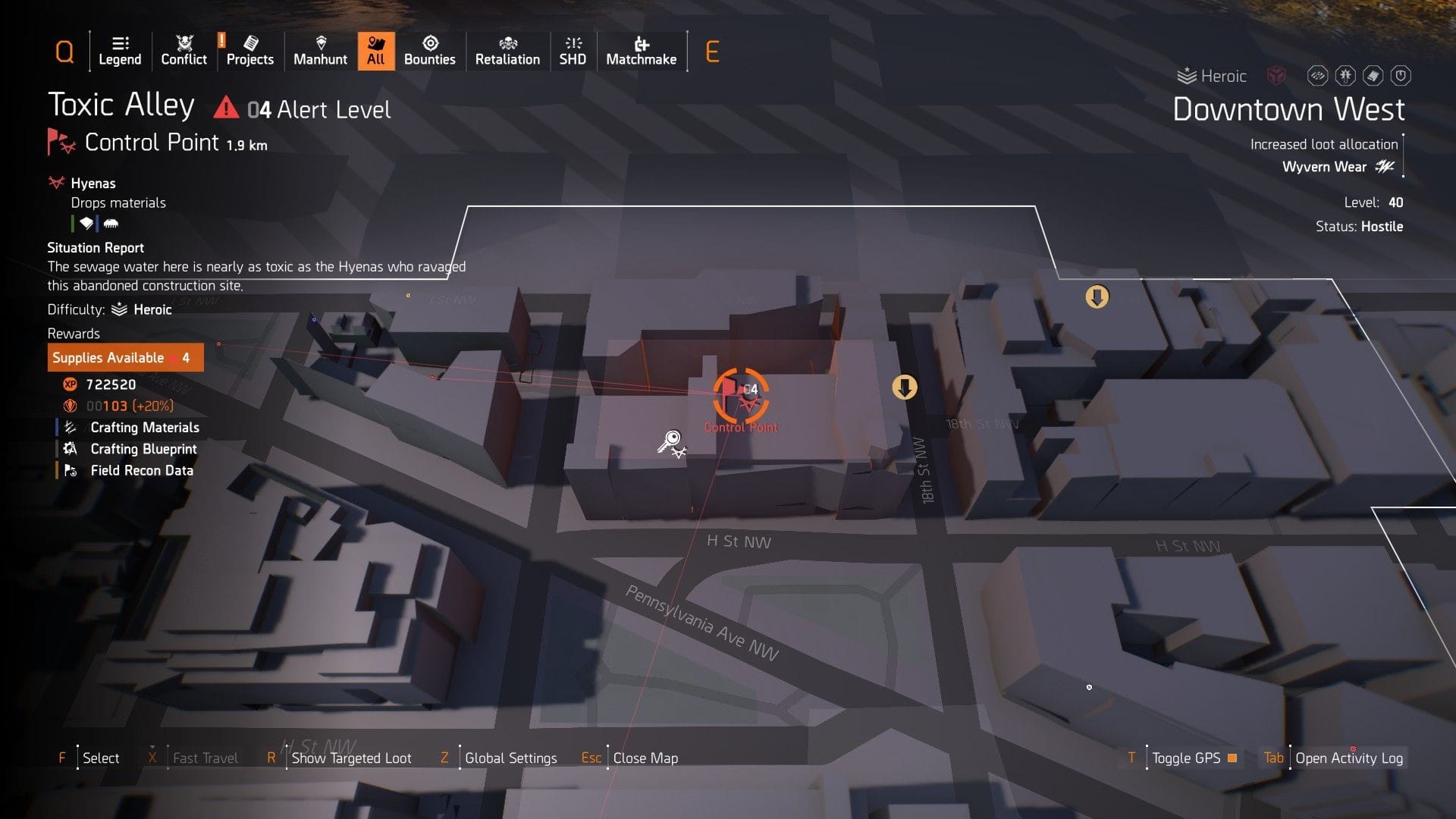1456x819 pixels.
Task: Click the Wyvern Wear brand icon
Action: click(1385, 167)
